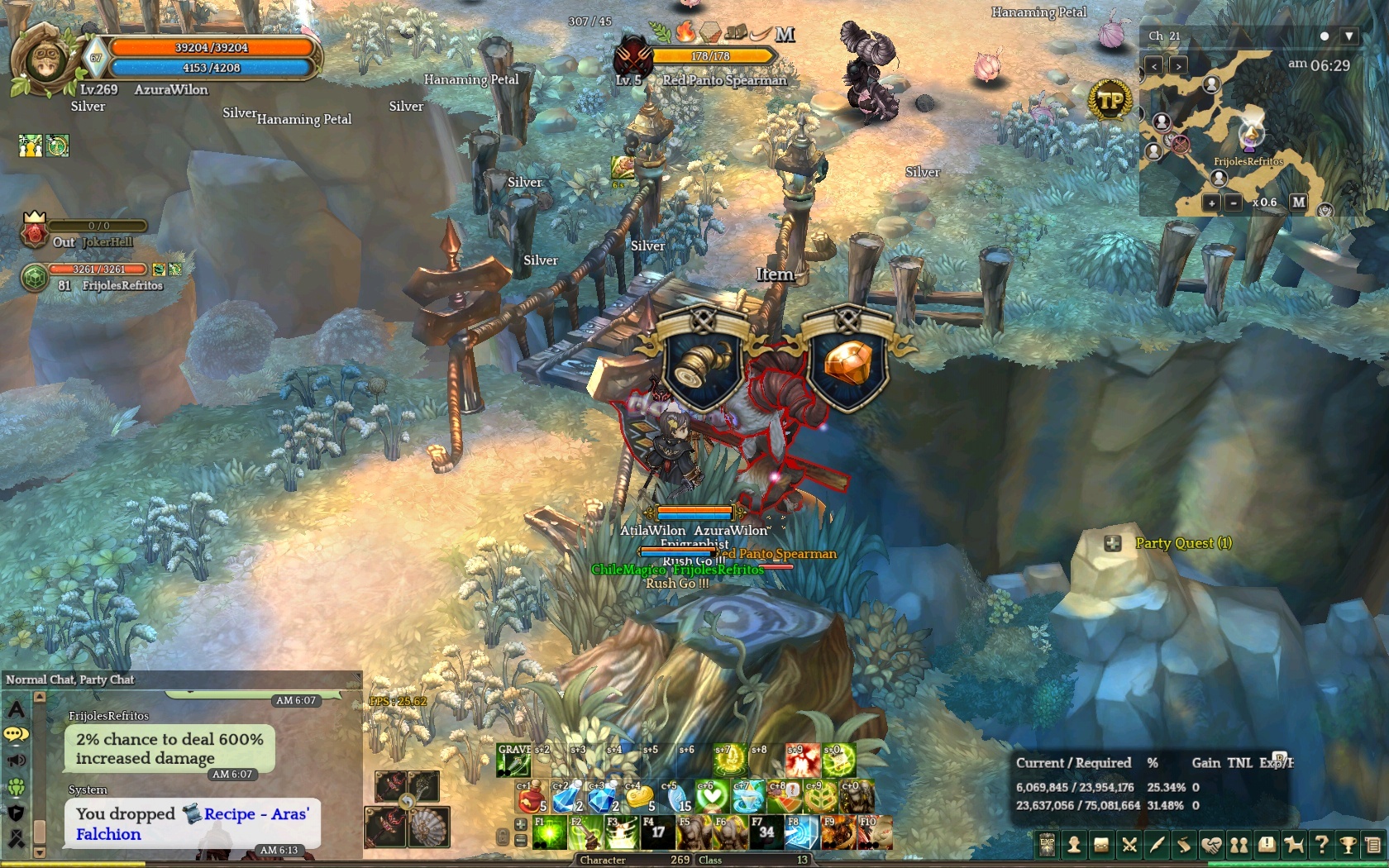The image size is (1389, 868).
Task: Use the red potion in the c+1 slot
Action: coord(532,797)
